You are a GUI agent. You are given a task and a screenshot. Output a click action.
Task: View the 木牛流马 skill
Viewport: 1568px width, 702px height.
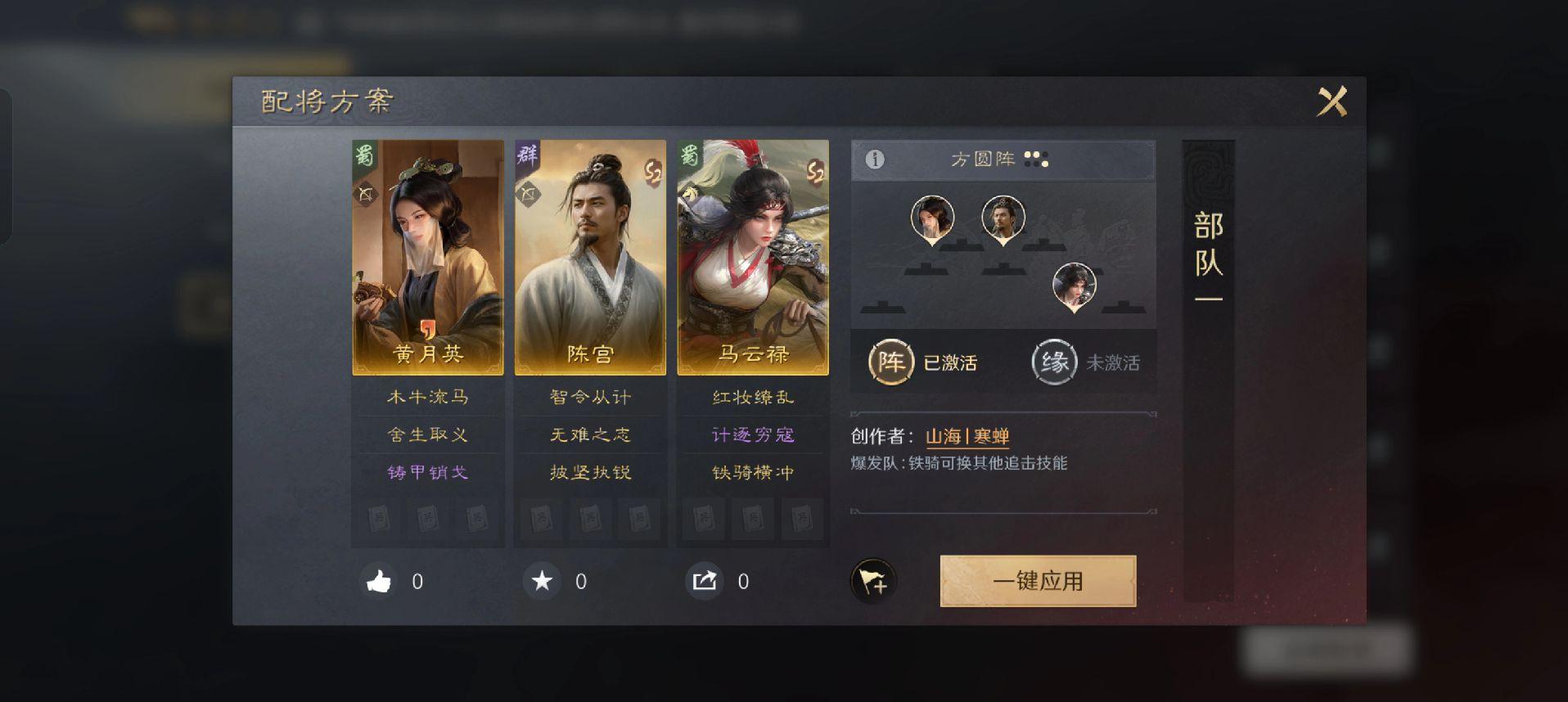[427, 398]
